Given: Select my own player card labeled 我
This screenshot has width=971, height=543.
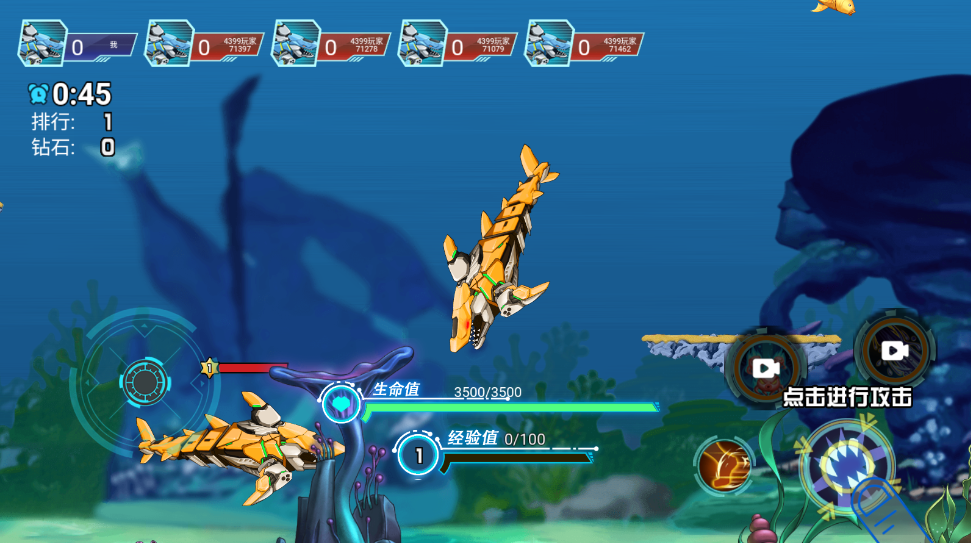Looking at the screenshot, I should point(78,45).
